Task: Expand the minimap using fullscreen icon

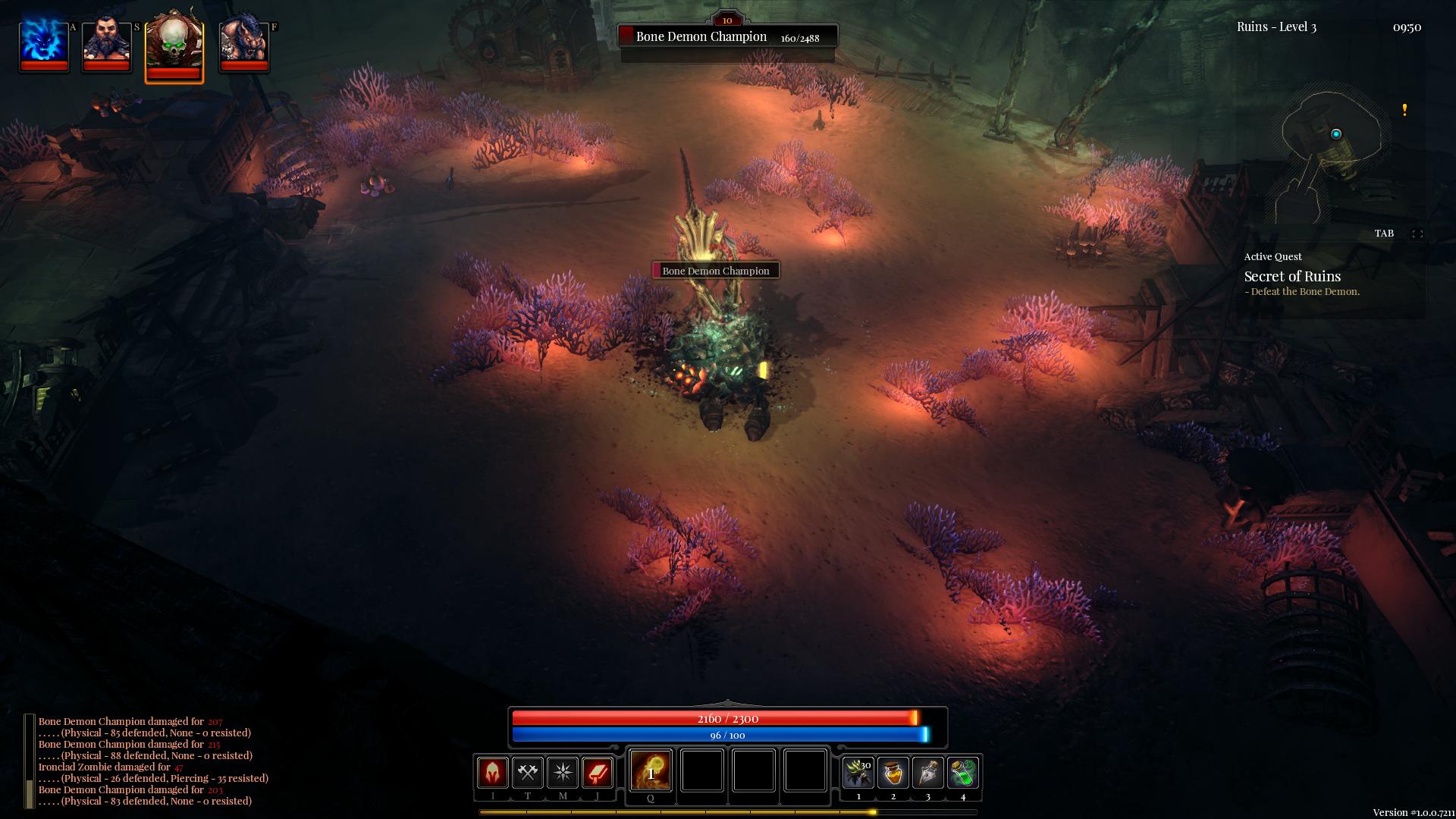Action: tap(1417, 234)
